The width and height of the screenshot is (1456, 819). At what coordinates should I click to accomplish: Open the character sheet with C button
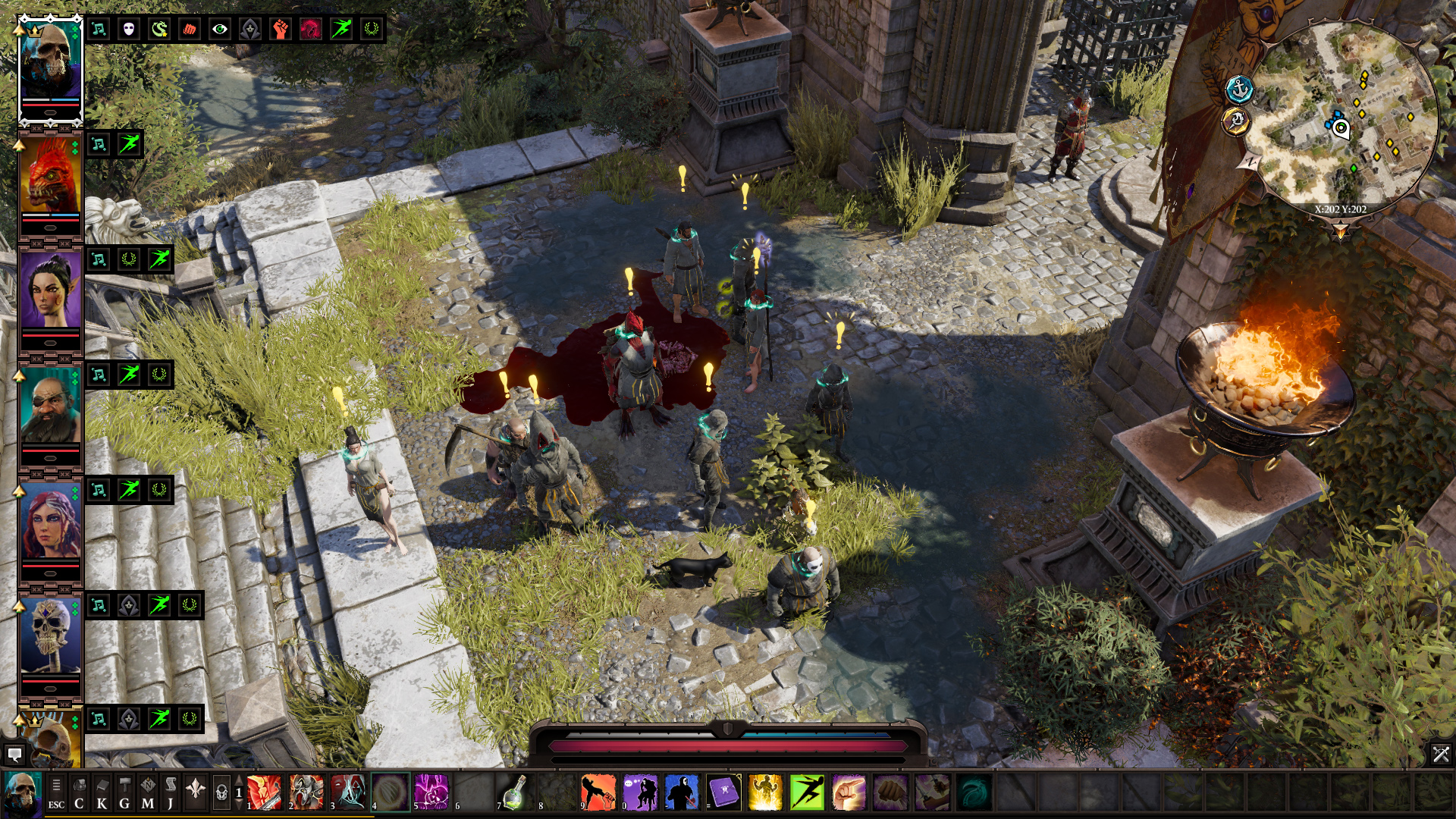[x=79, y=793]
